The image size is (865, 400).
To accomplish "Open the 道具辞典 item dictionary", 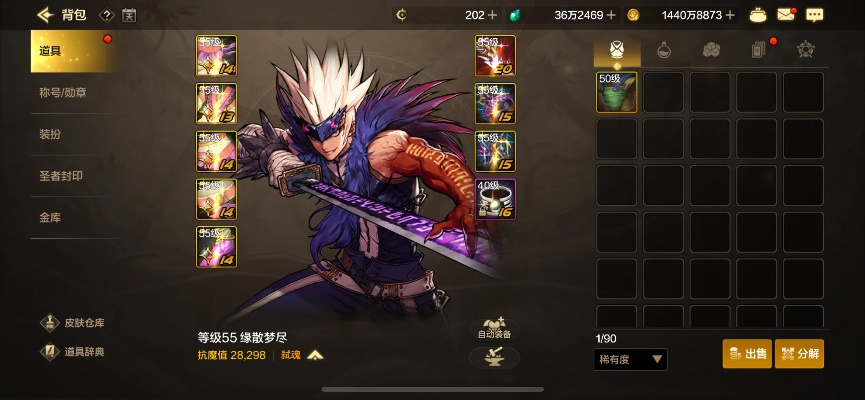I will 73,351.
